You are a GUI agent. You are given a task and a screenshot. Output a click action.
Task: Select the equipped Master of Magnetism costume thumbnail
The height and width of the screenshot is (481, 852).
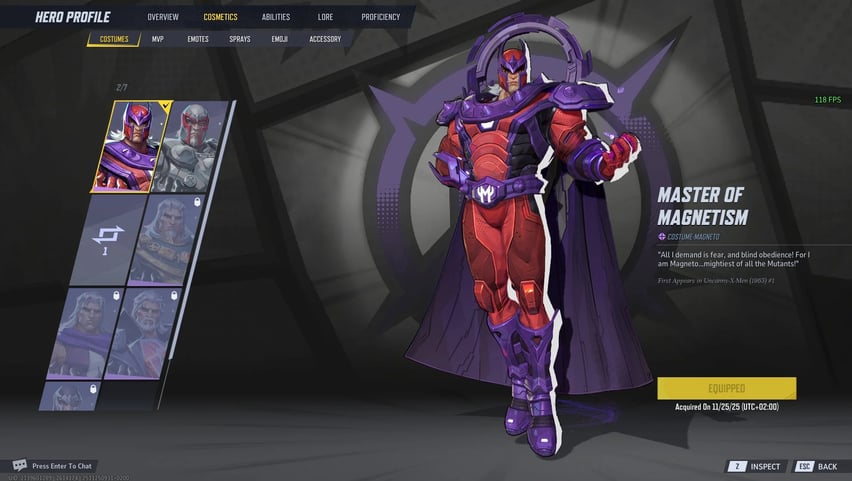pos(130,146)
